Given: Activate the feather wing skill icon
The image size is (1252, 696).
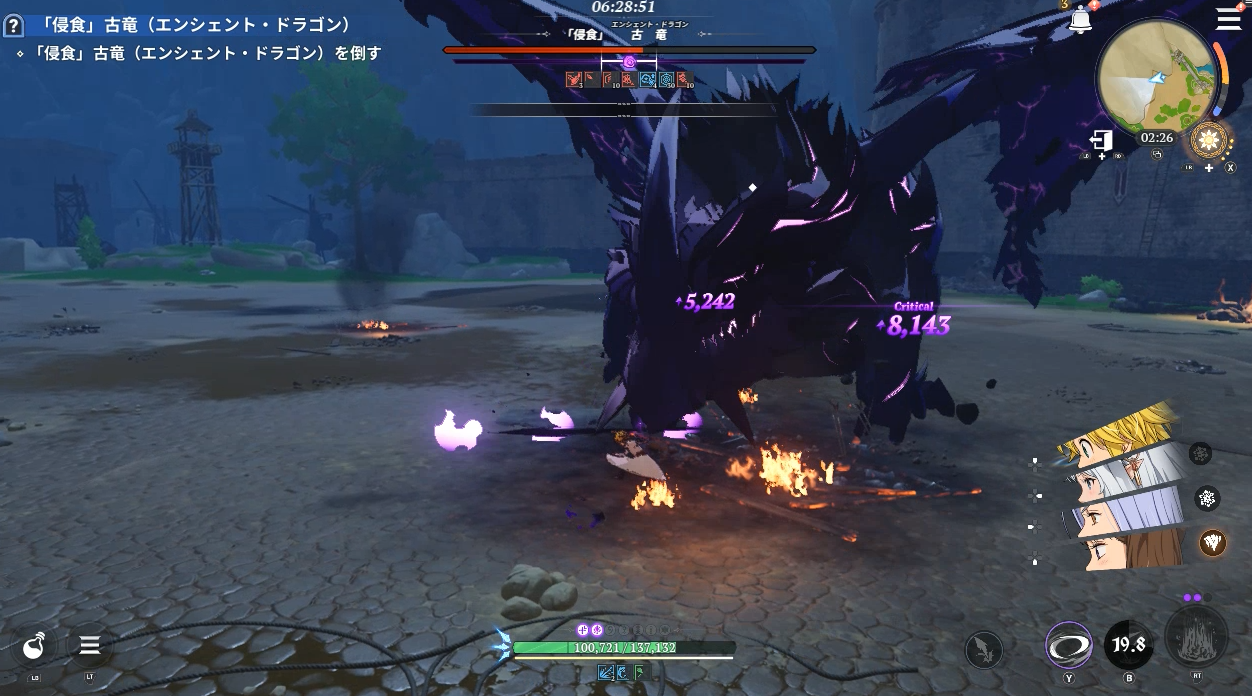Looking at the screenshot, I should tap(984, 650).
